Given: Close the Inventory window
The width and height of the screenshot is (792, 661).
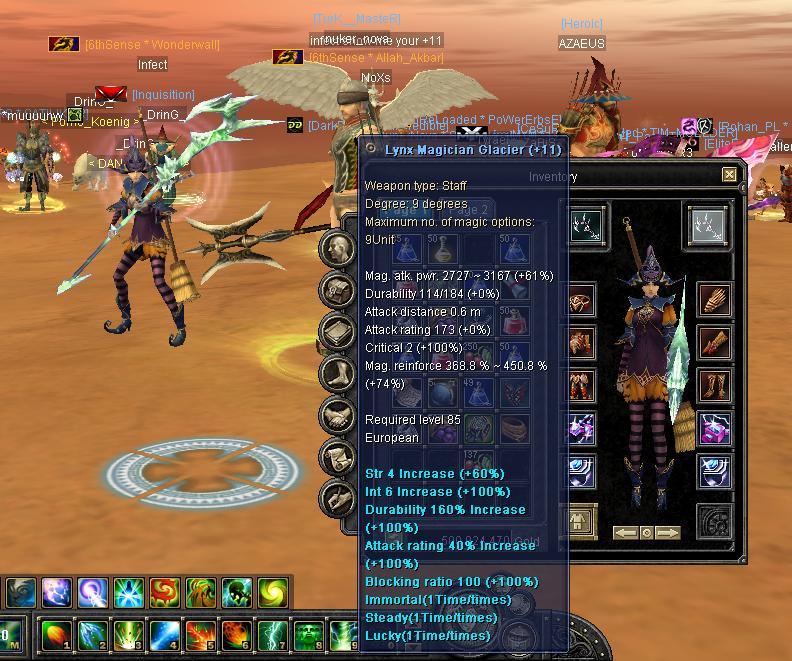Looking at the screenshot, I should coord(729,175).
